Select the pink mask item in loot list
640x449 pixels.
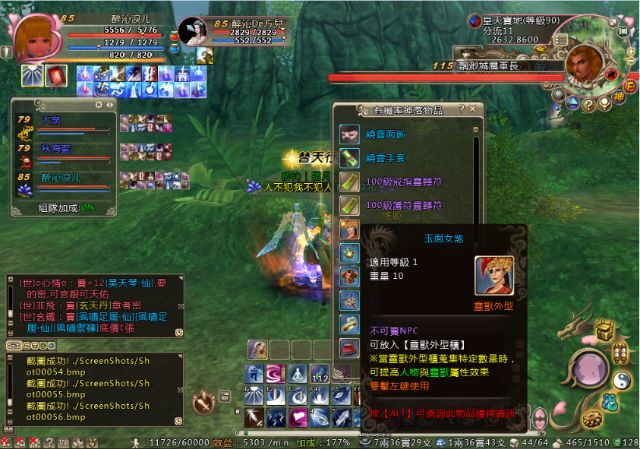pos(349,134)
